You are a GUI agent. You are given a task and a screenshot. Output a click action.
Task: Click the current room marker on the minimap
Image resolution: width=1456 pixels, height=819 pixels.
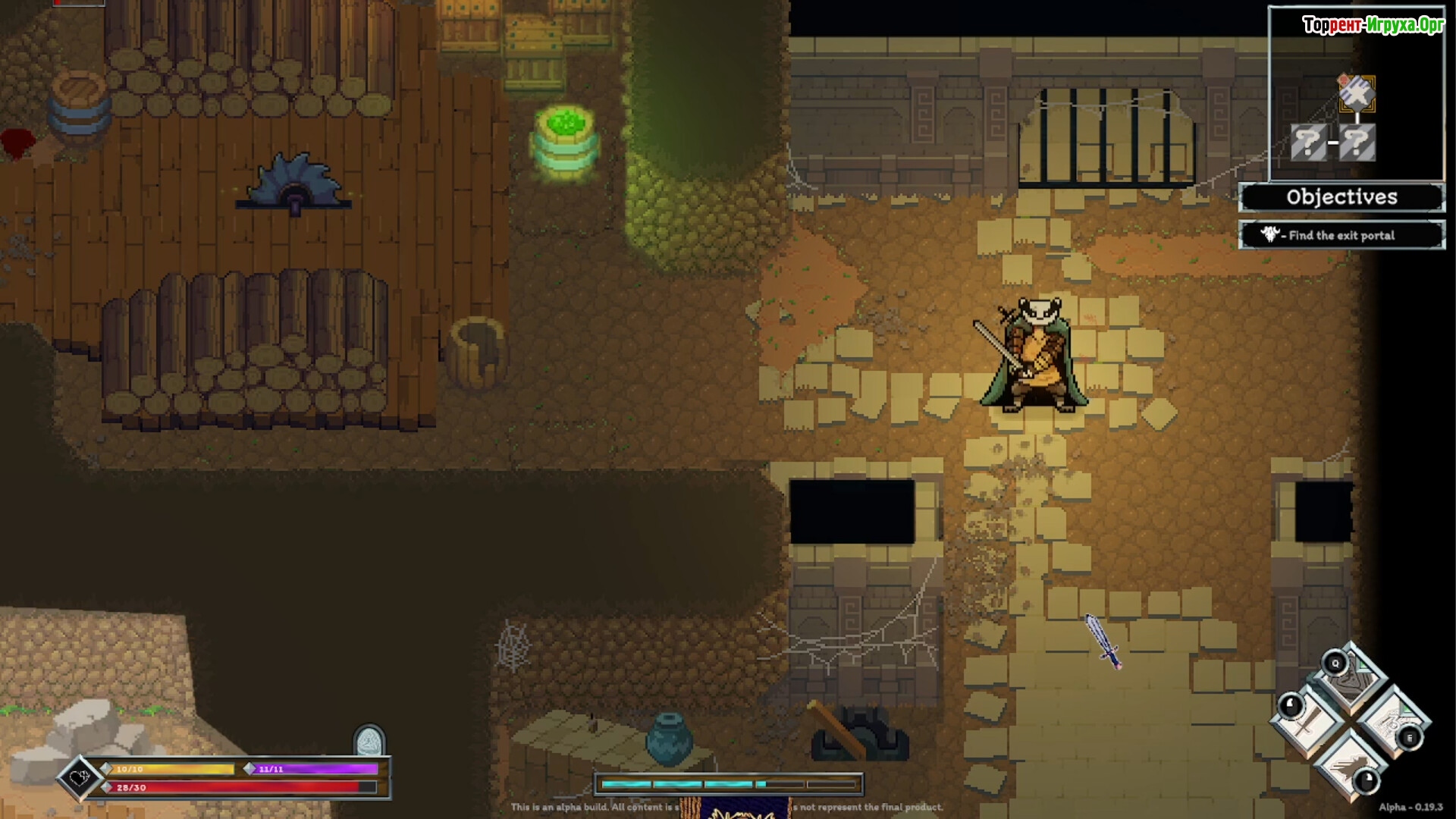click(1357, 94)
